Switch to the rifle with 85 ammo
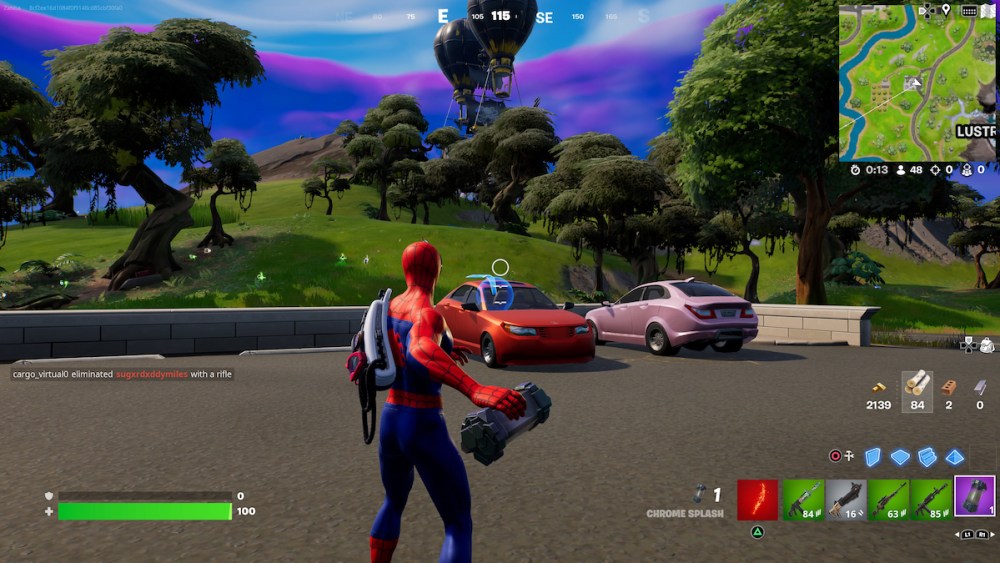This screenshot has height=563, width=1000. click(931, 499)
